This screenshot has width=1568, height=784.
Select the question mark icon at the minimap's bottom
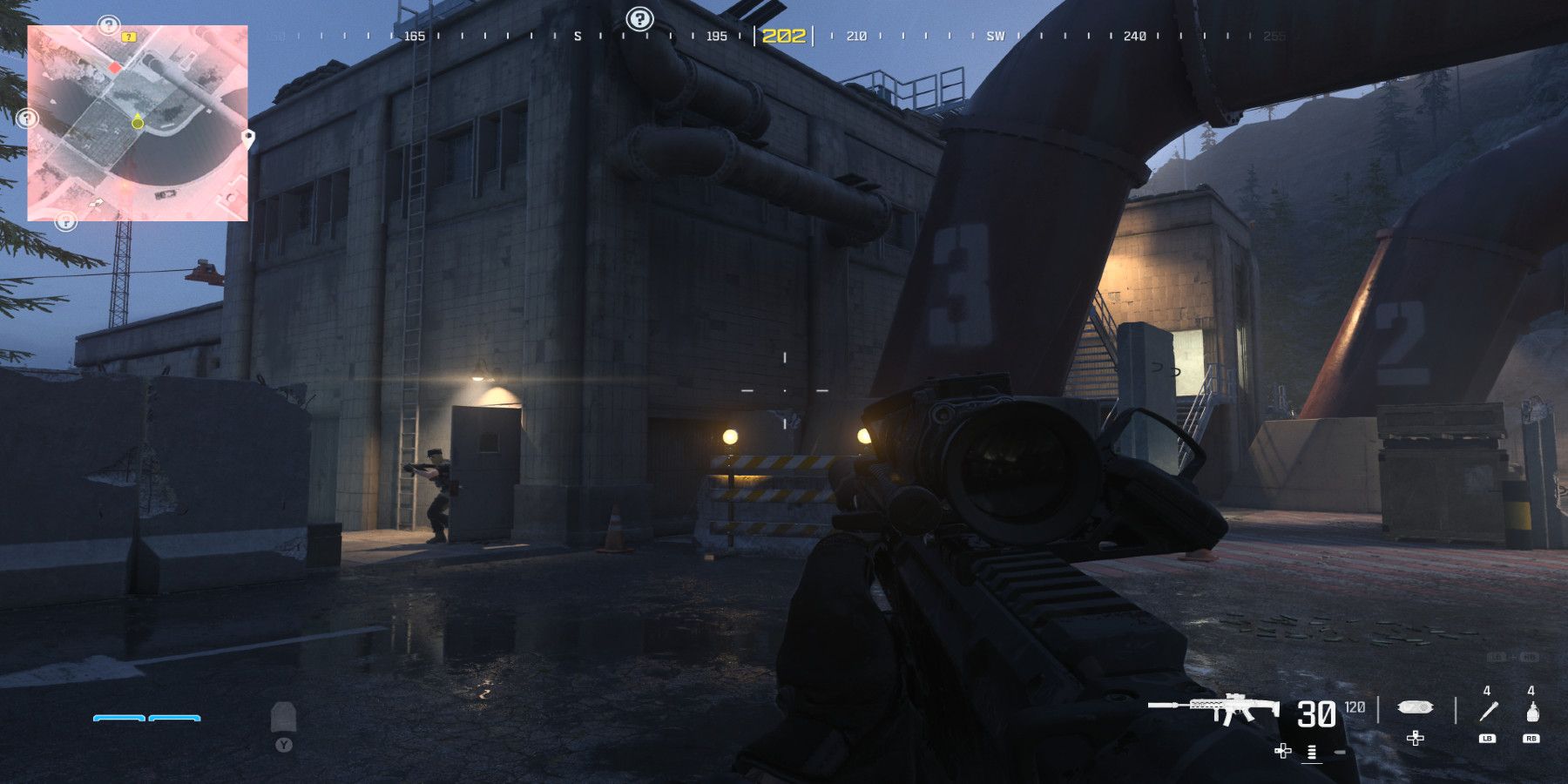click(x=66, y=222)
